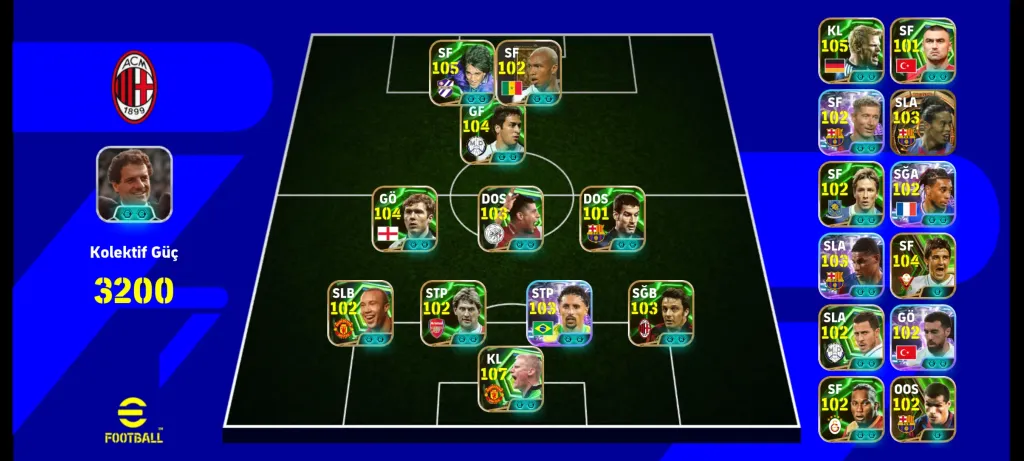Pick the GÖ 102 Turkey substitute card
Viewport: 1024px width, 461px height.
pyautogui.click(x=923, y=338)
